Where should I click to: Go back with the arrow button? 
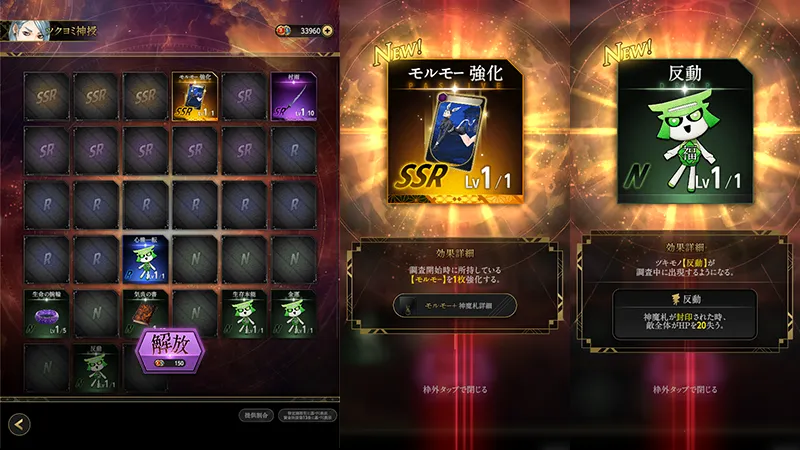(x=19, y=425)
